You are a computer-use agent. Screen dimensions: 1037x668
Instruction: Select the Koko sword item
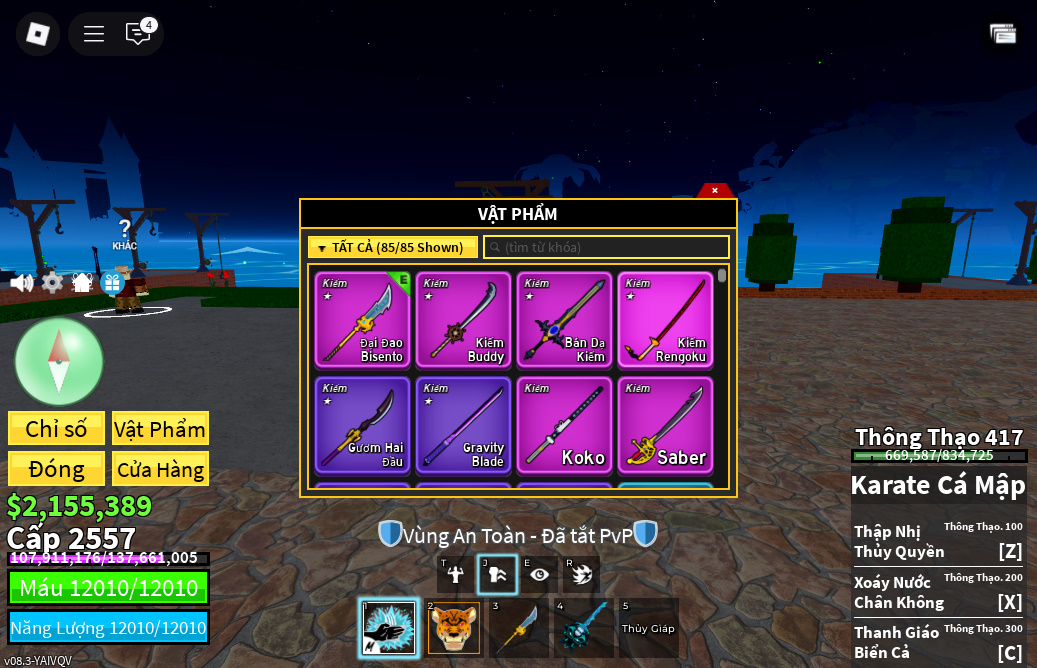(564, 424)
